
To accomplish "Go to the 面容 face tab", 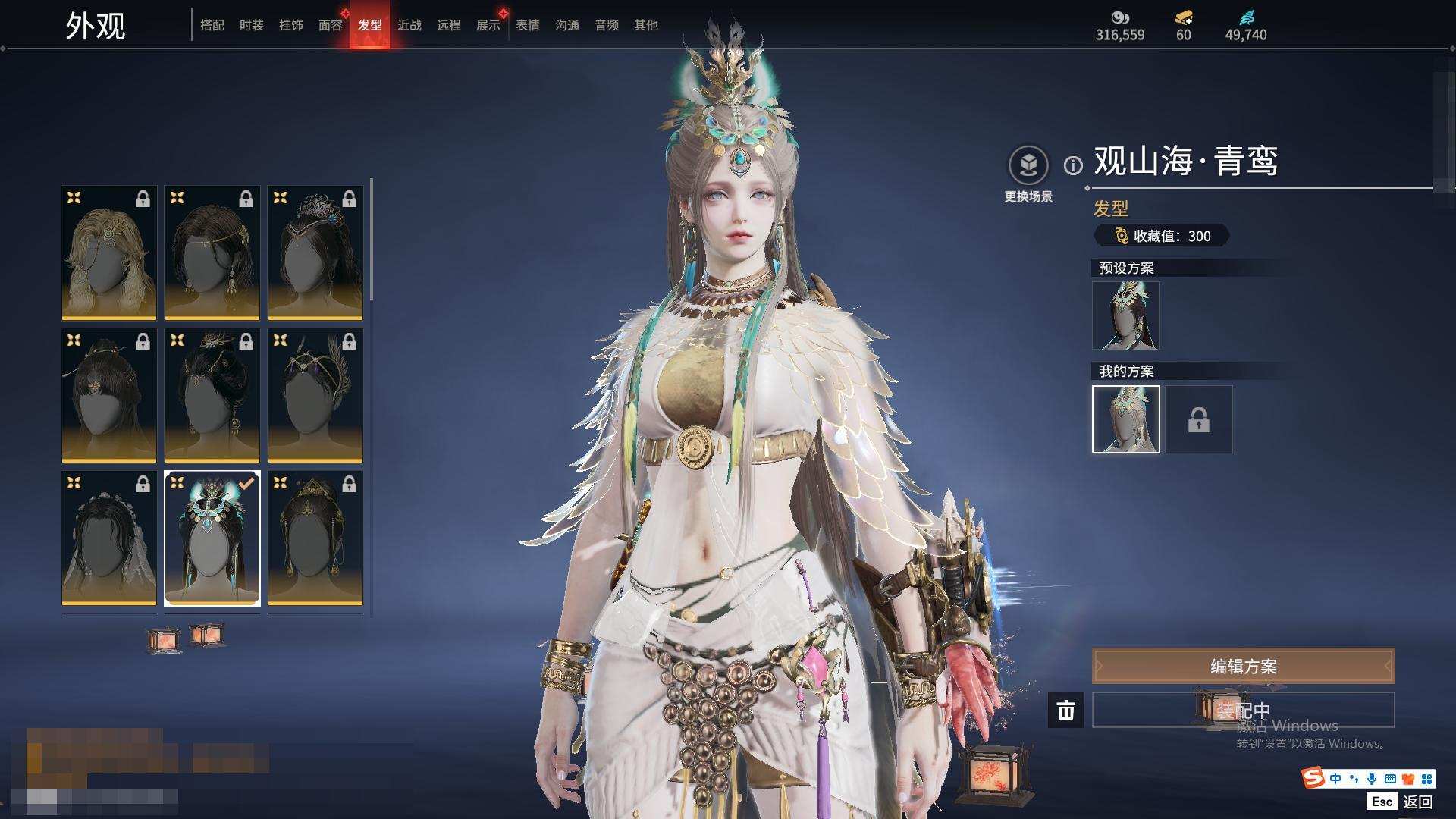I will pos(331,25).
